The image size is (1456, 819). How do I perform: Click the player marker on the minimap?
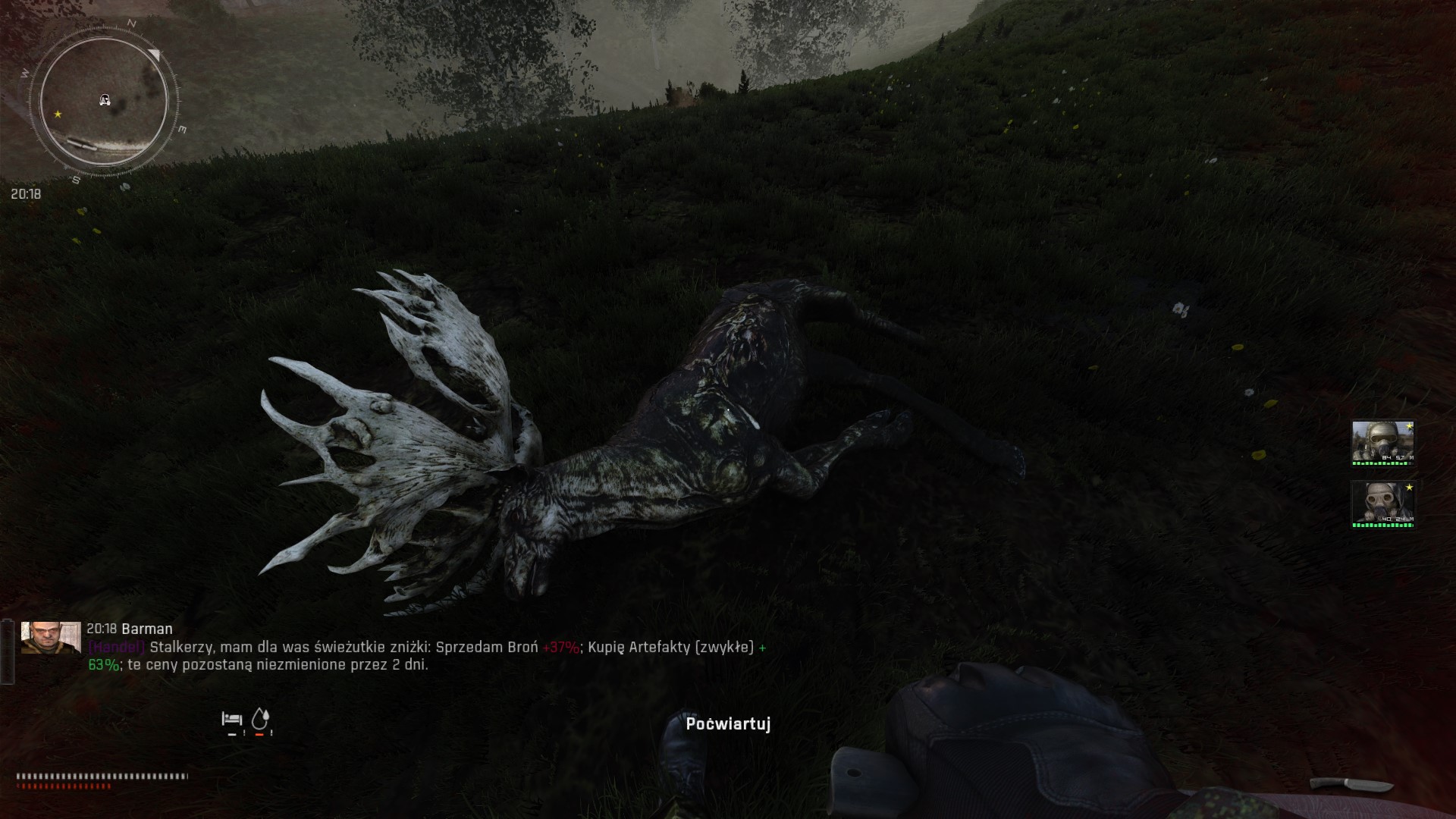click(105, 100)
